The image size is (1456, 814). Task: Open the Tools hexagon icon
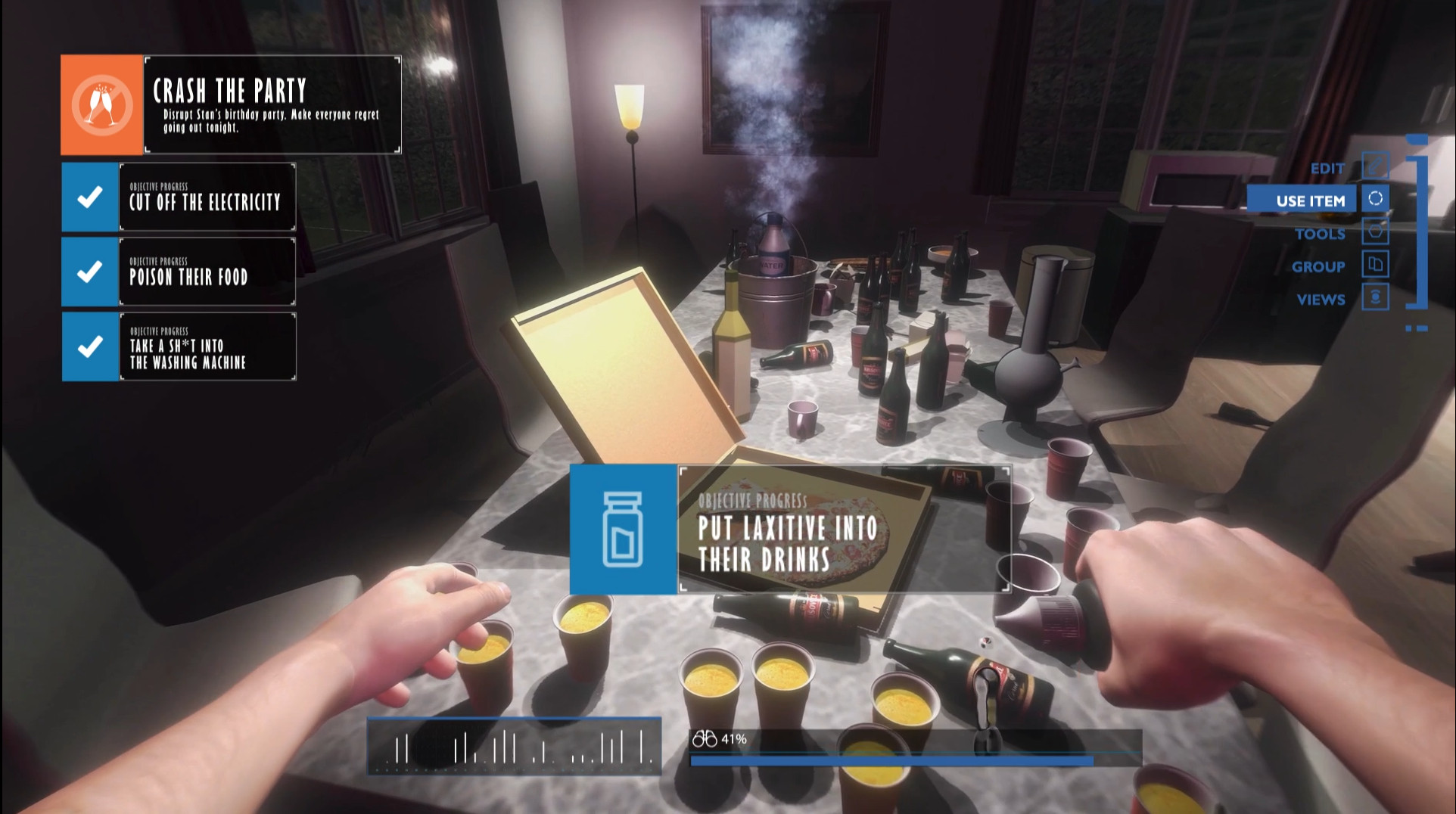[x=1374, y=232]
